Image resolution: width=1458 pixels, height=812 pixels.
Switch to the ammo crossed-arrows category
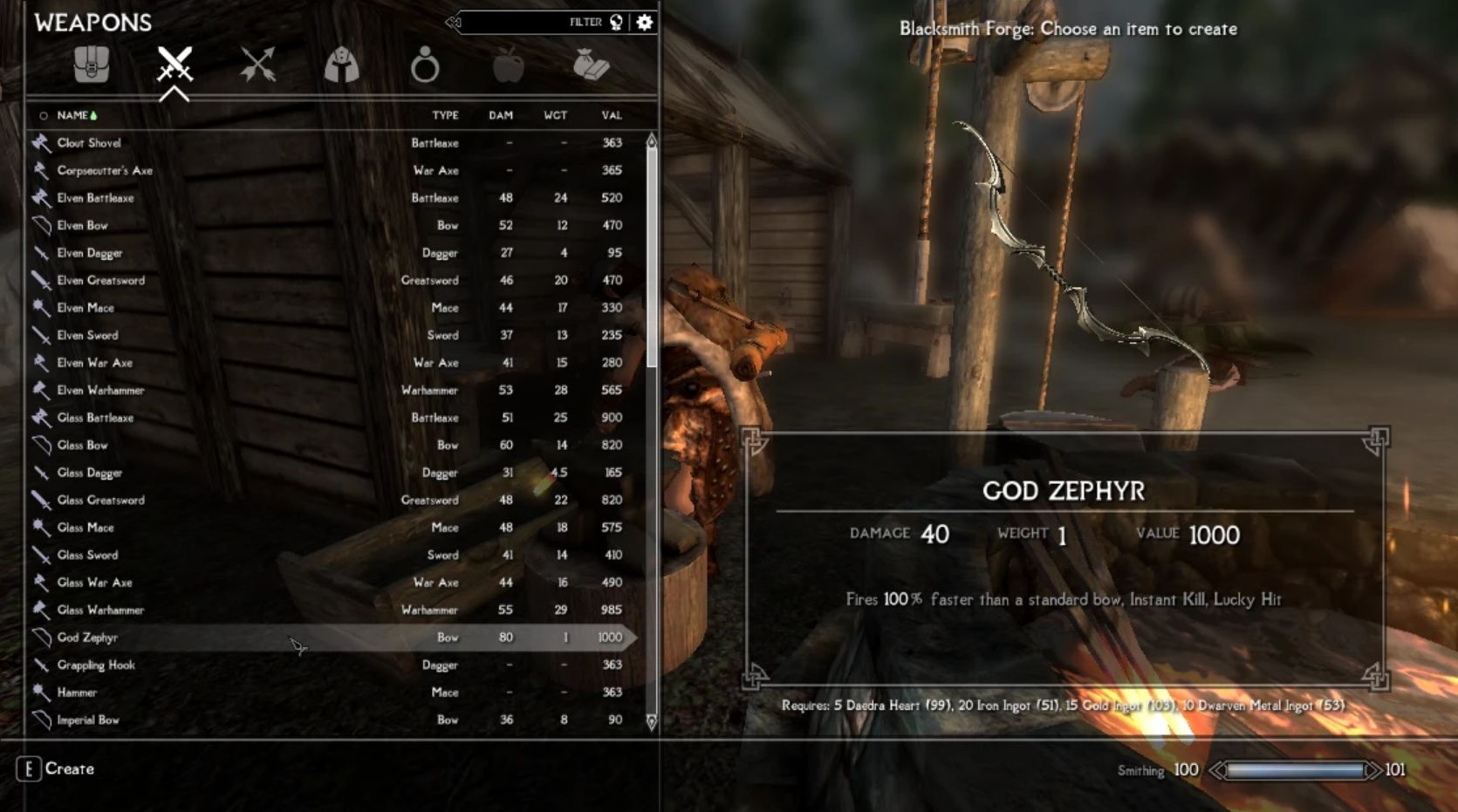coord(258,65)
